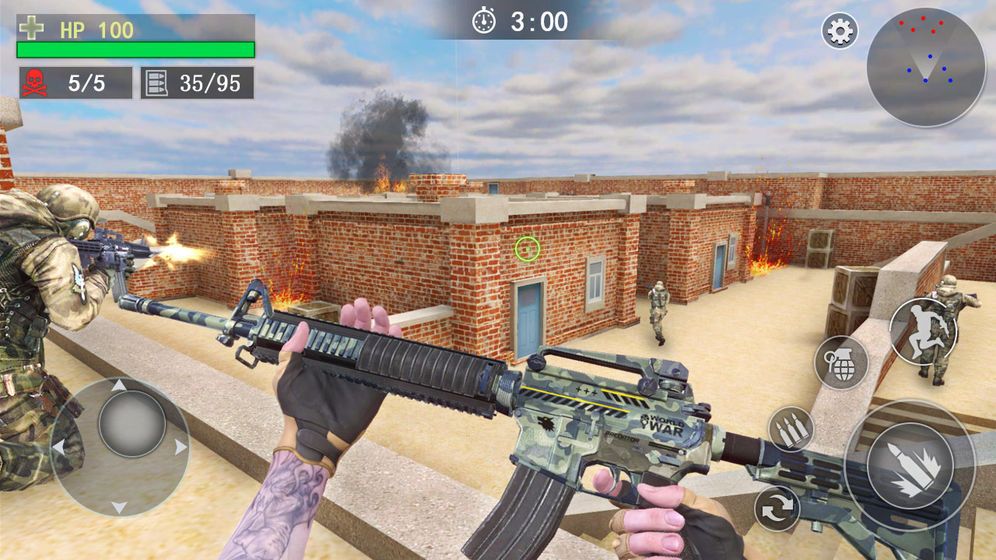Open the settings gear menu
Image resolution: width=996 pixels, height=560 pixels.
[x=840, y=31]
